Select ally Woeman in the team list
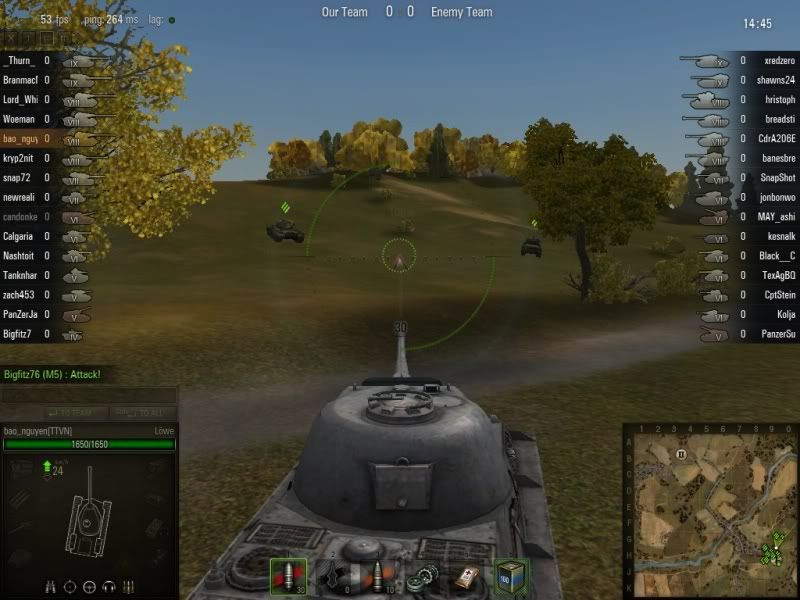The height and width of the screenshot is (600, 800). (22, 119)
